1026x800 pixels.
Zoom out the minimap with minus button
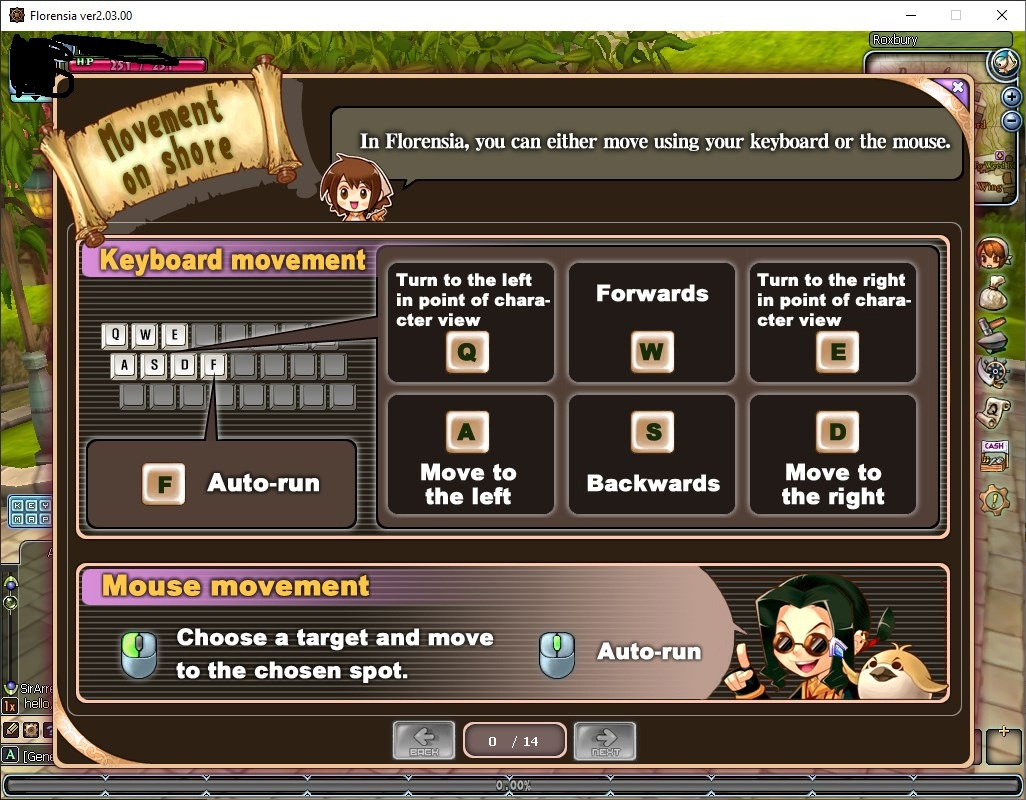(x=1011, y=118)
